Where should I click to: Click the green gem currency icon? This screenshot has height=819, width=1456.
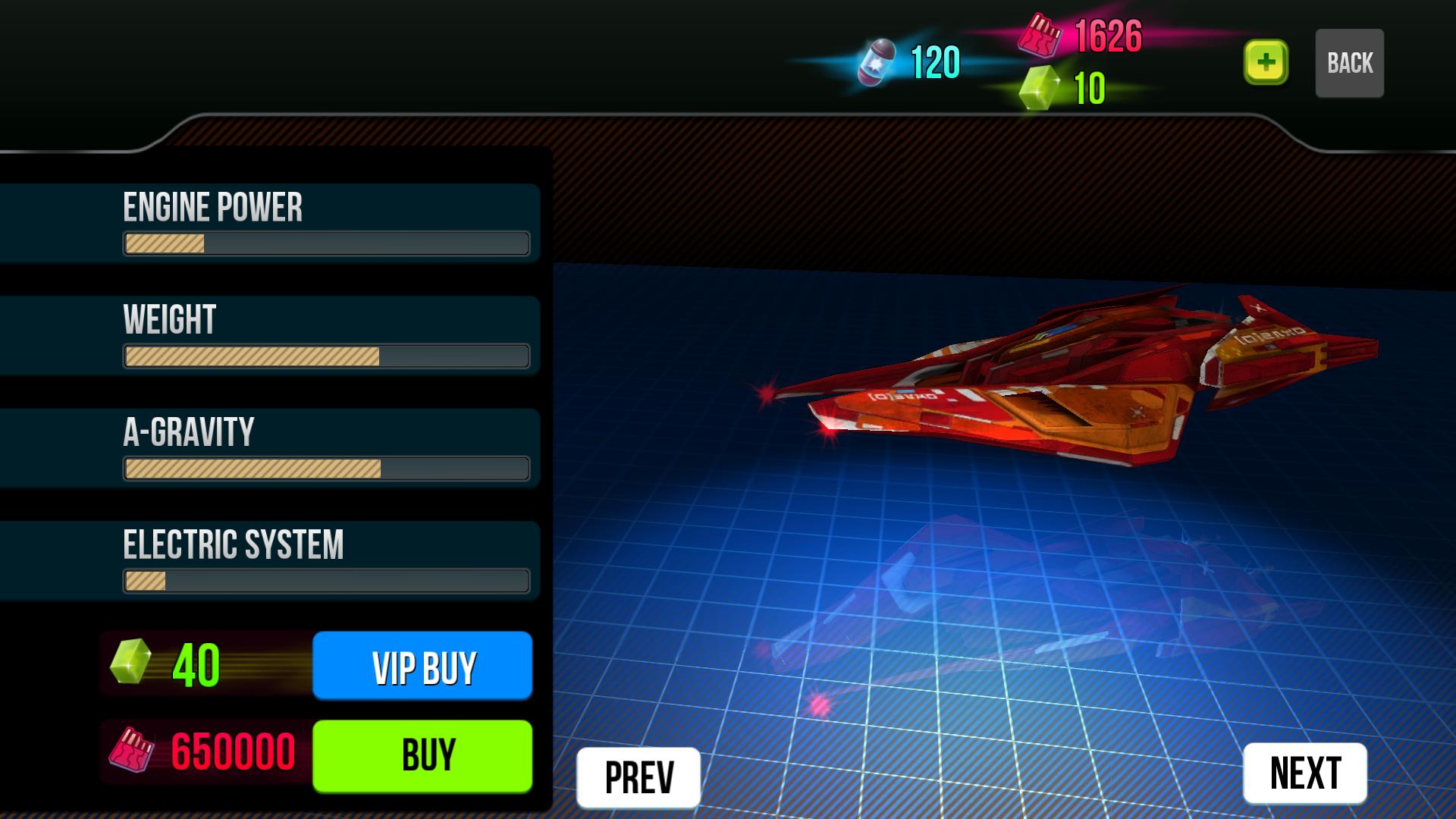click(x=1040, y=85)
